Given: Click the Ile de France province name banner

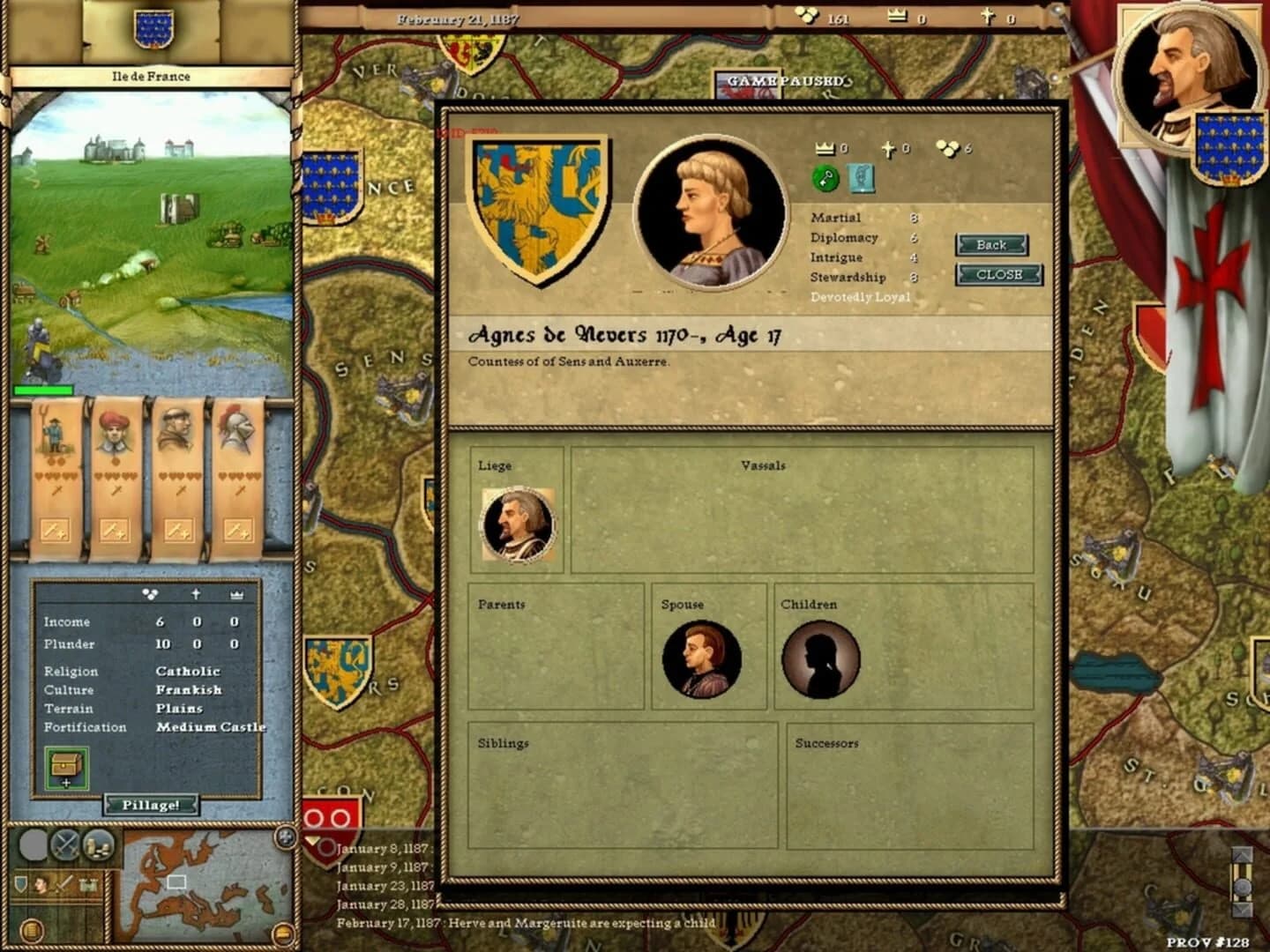Looking at the screenshot, I should coord(149,77).
